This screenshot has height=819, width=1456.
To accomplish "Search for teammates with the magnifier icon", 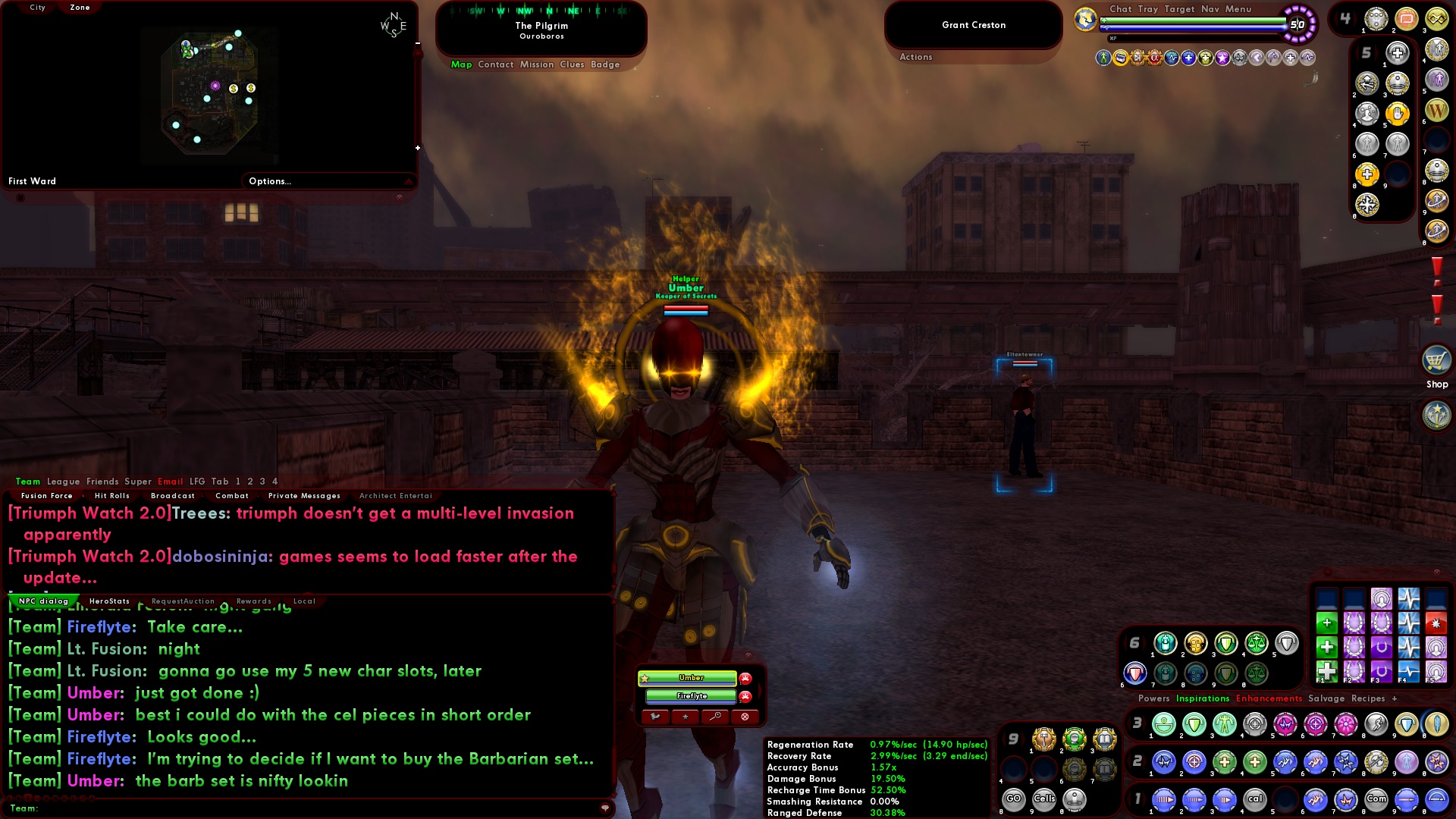I will coord(715,717).
